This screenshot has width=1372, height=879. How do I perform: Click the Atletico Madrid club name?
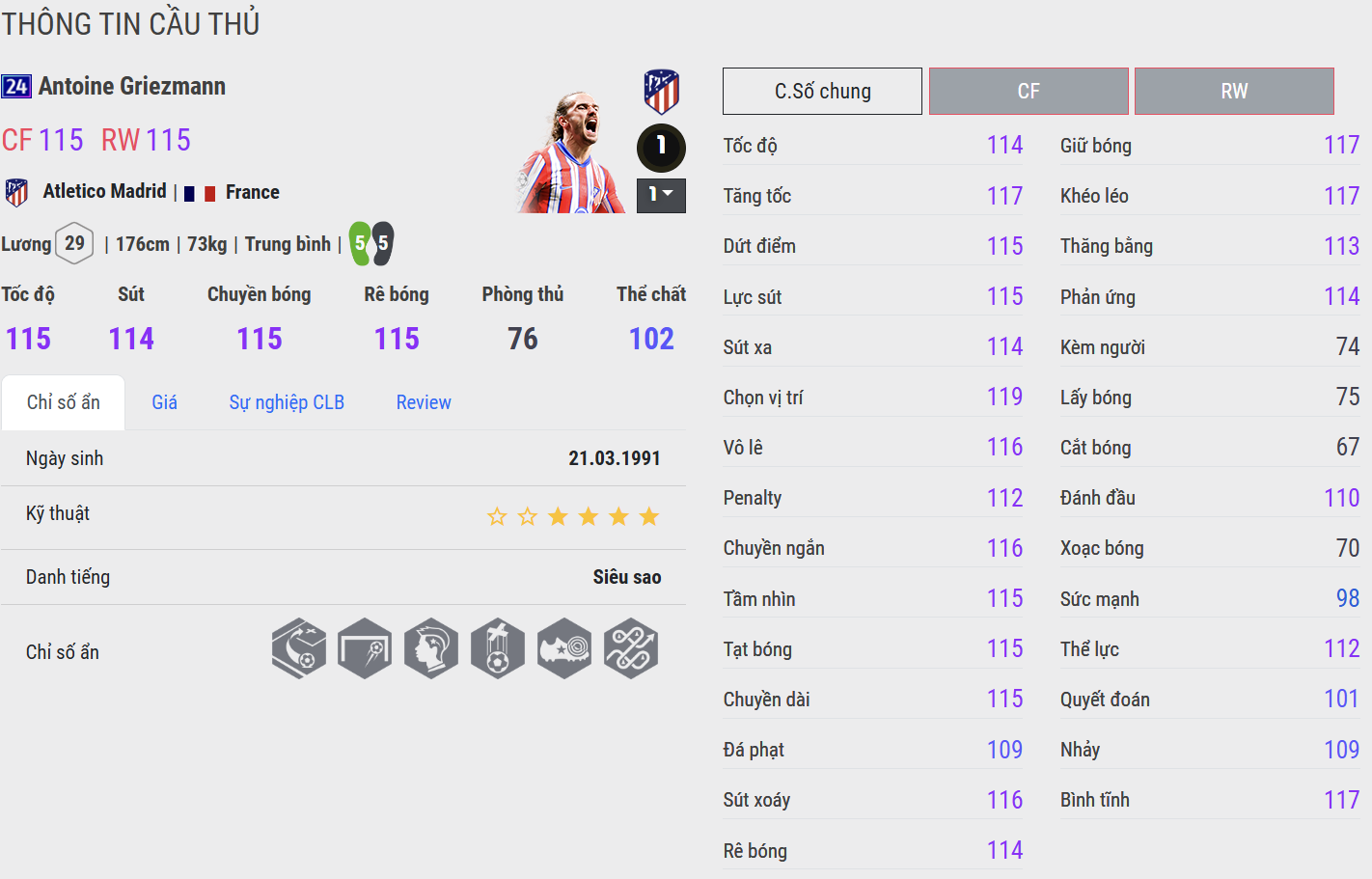point(104,191)
